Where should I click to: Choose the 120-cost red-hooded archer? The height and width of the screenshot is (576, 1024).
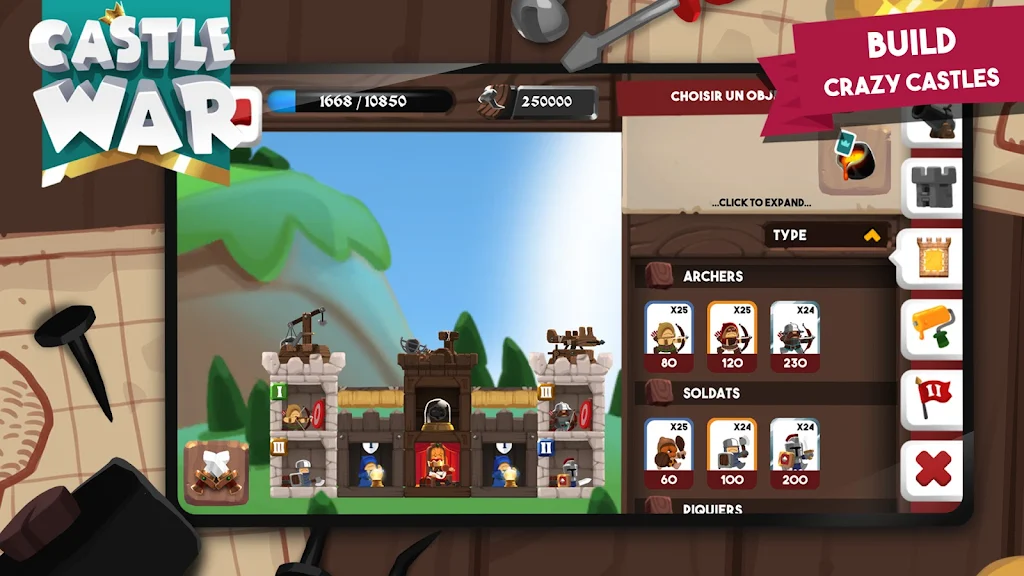click(x=732, y=335)
